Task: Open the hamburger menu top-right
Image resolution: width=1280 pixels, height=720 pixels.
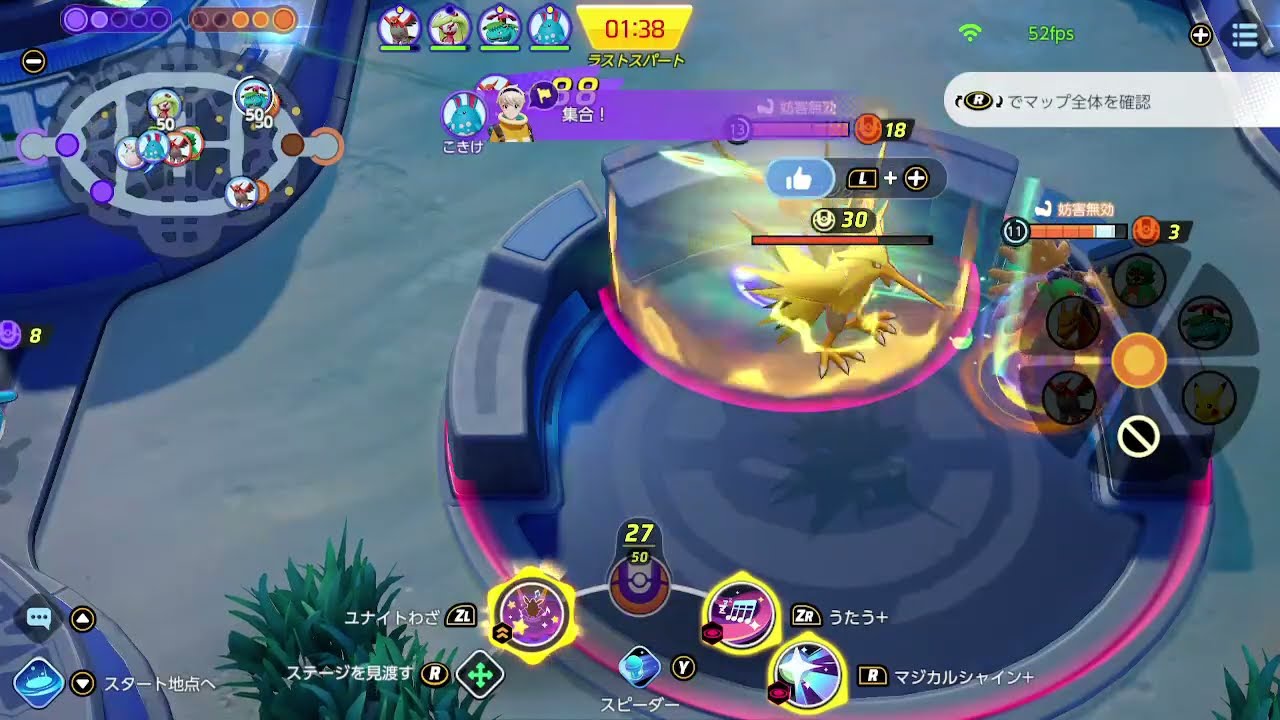Action: pos(1245,36)
